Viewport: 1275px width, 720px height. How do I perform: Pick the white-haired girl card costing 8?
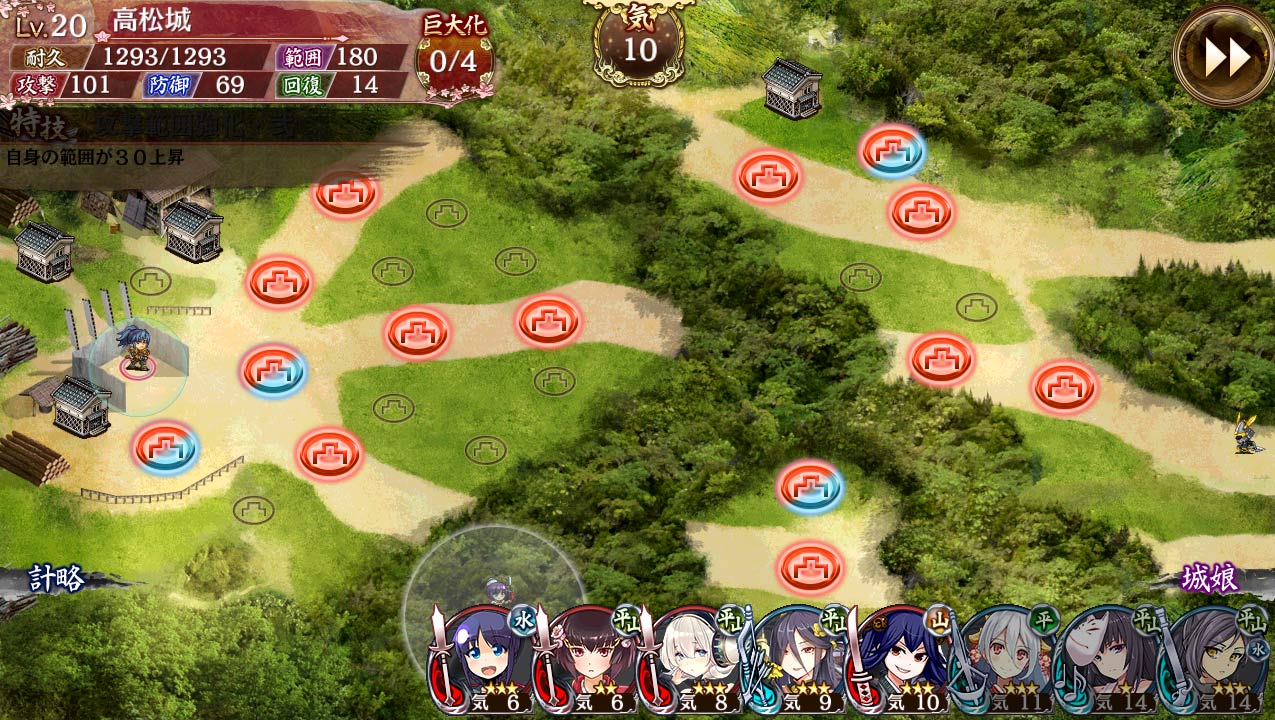click(692, 660)
